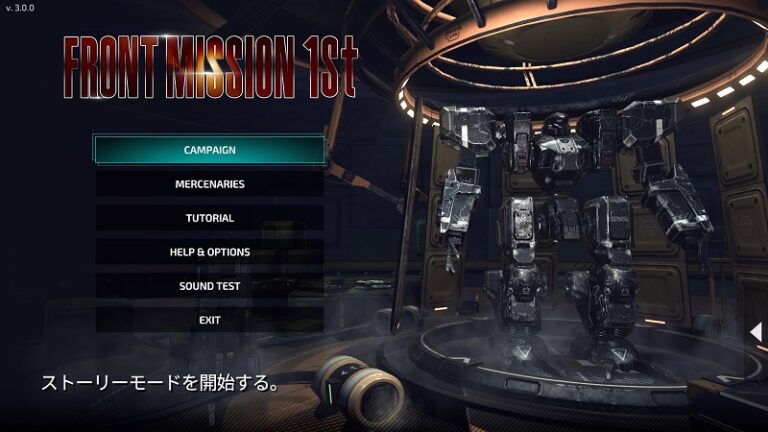Image resolution: width=768 pixels, height=432 pixels.
Task: Start the Campaign mode
Action: coord(210,150)
